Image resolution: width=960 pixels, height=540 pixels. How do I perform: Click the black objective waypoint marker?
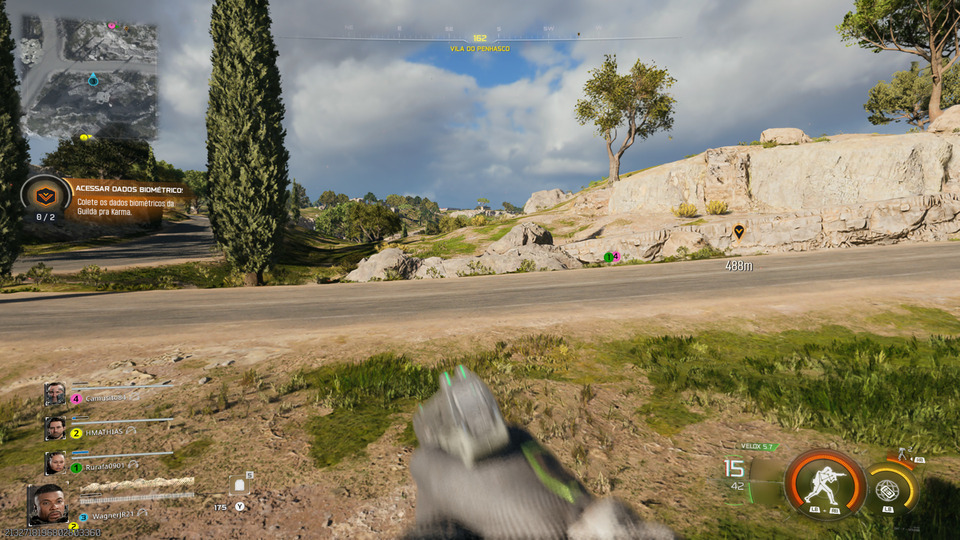pos(738,232)
